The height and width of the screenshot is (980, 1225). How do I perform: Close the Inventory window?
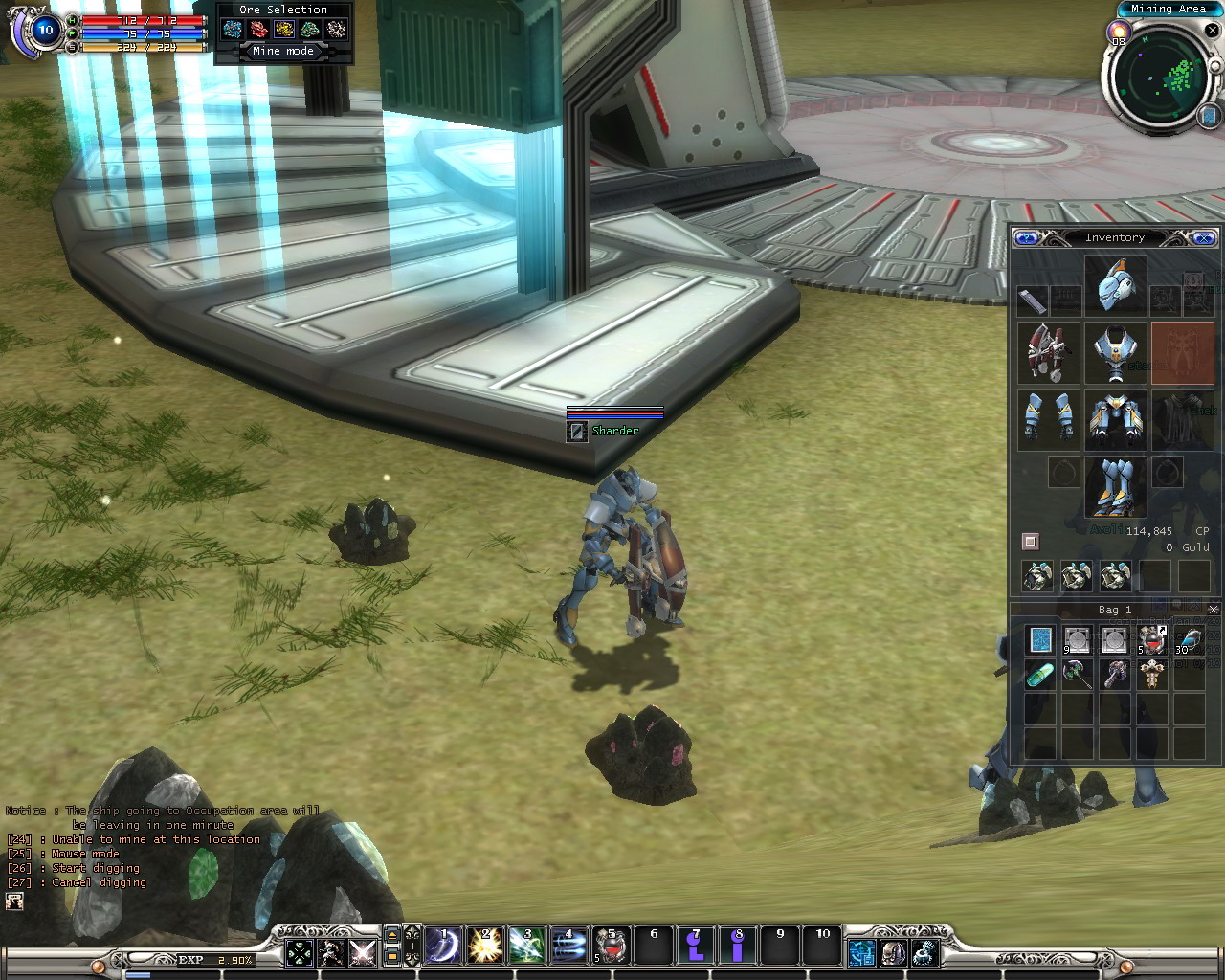coord(1204,237)
